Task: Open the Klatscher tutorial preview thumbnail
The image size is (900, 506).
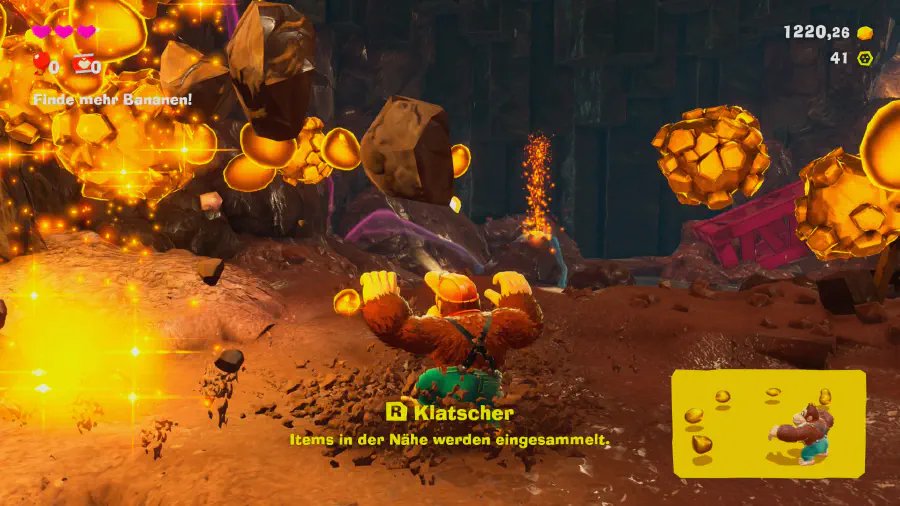Action: point(768,423)
